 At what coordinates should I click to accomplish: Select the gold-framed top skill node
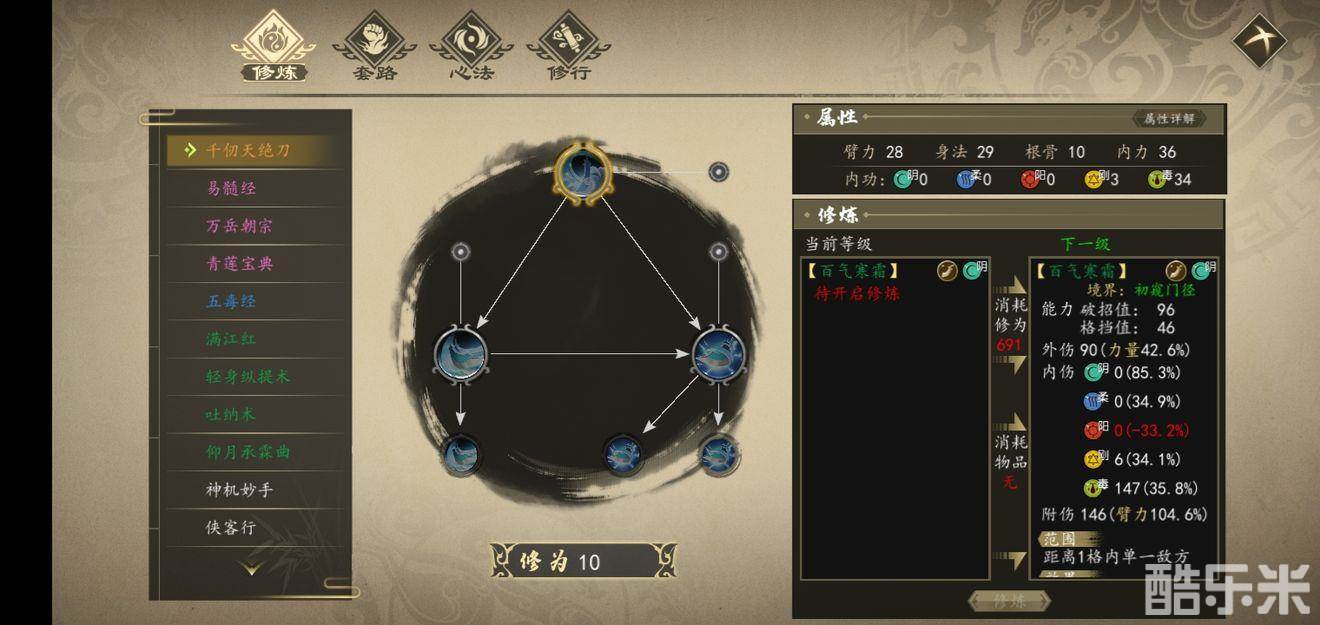click(x=583, y=174)
